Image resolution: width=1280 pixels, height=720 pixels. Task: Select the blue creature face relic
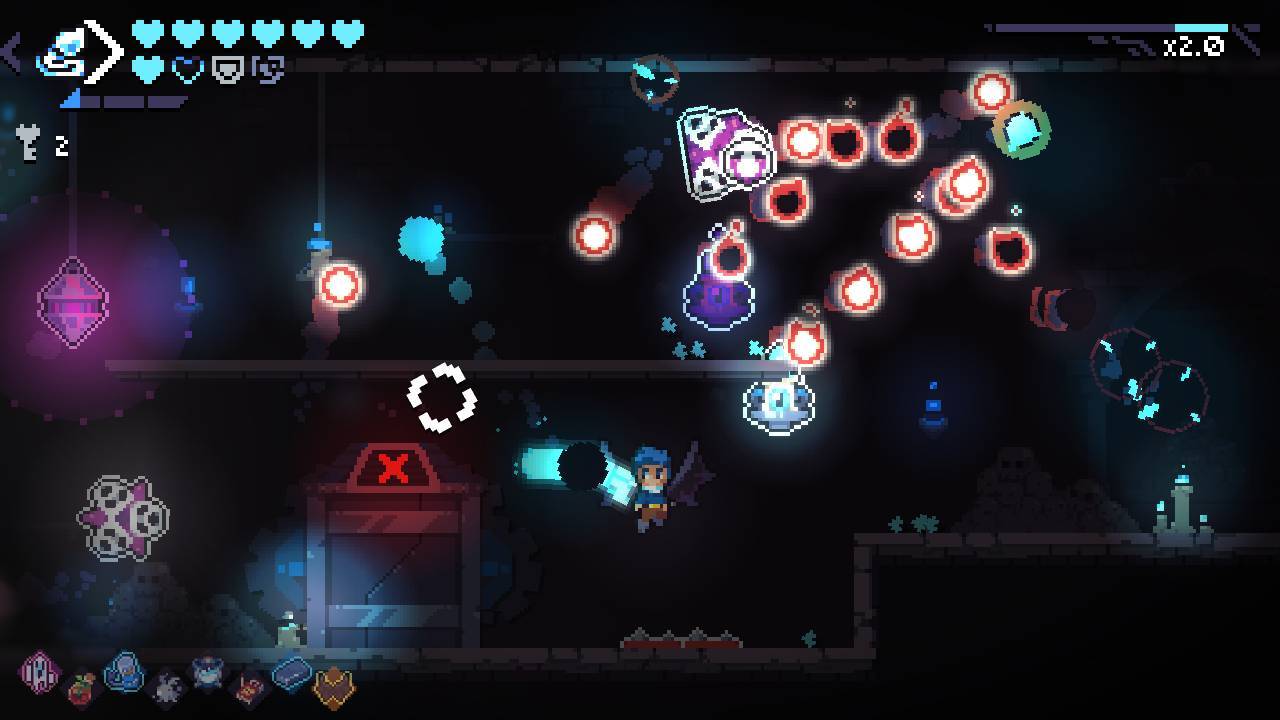[208, 673]
